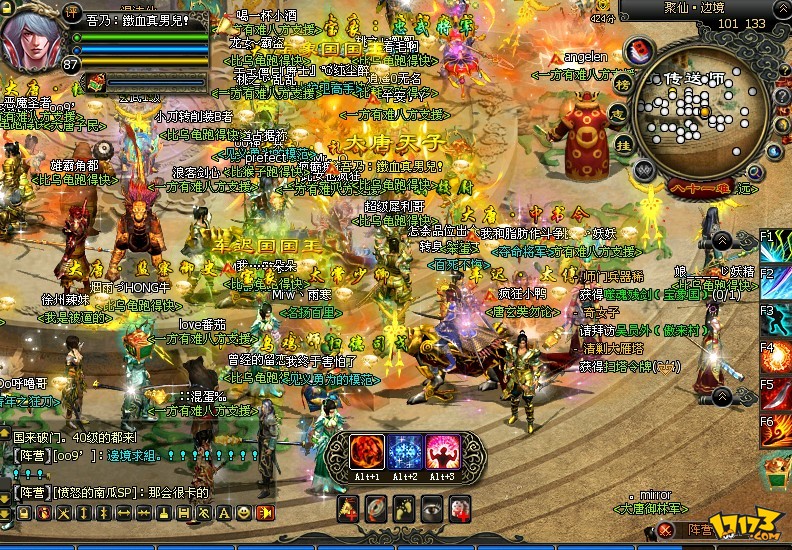Open the smiley emoji chat button
Screen dimensions: 792x550
coord(244,512)
